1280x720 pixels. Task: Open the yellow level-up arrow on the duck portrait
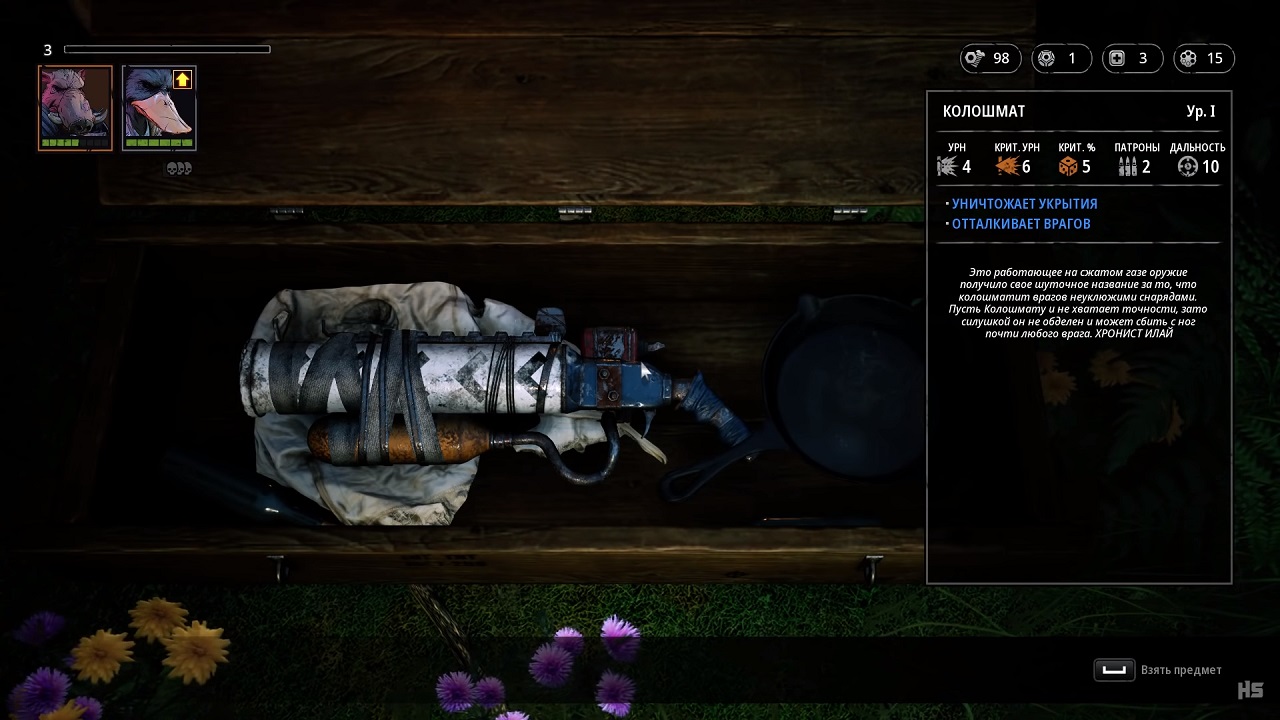click(182, 79)
